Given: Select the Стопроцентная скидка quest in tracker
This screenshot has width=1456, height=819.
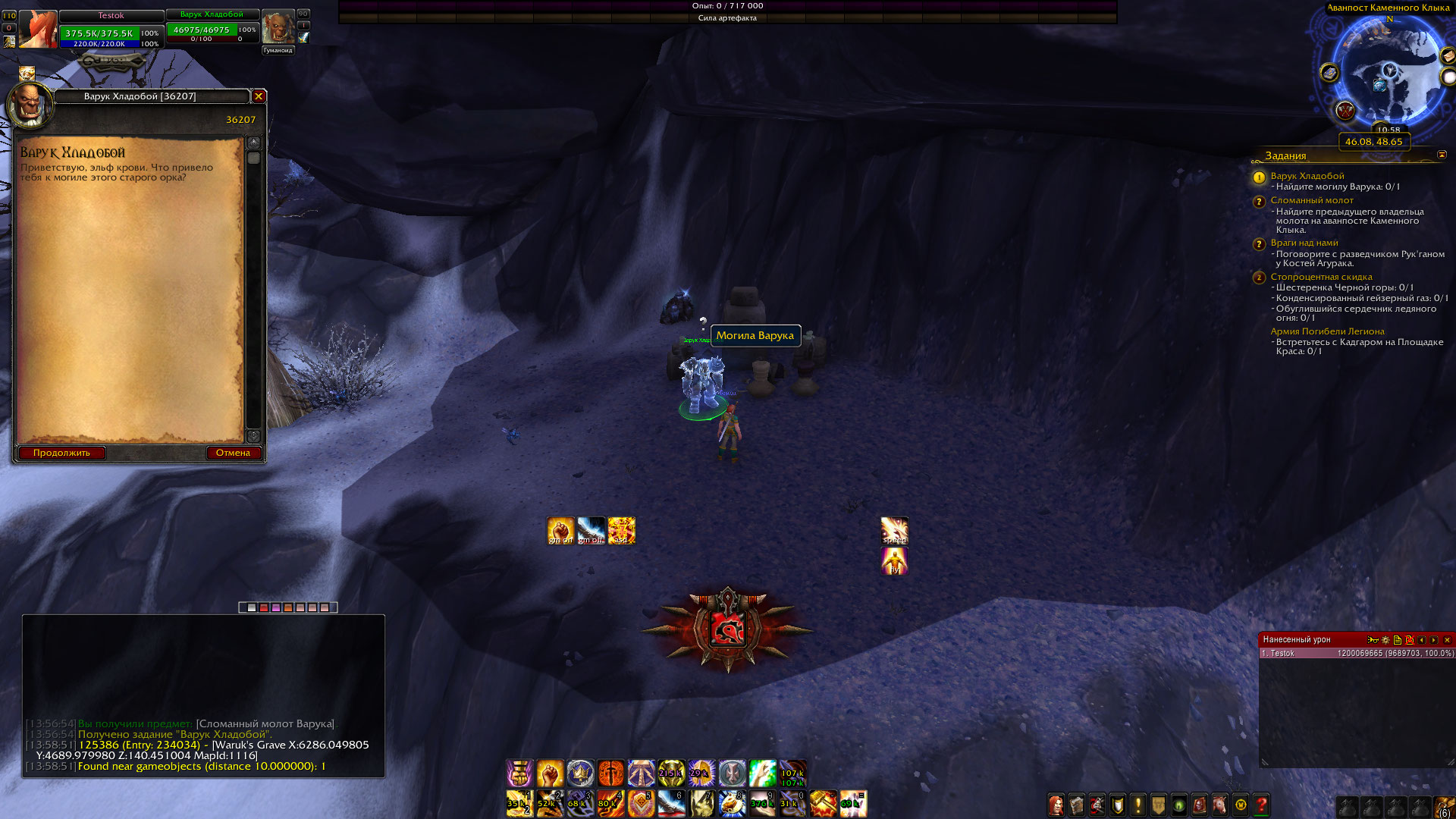Looking at the screenshot, I should pyautogui.click(x=1321, y=277).
